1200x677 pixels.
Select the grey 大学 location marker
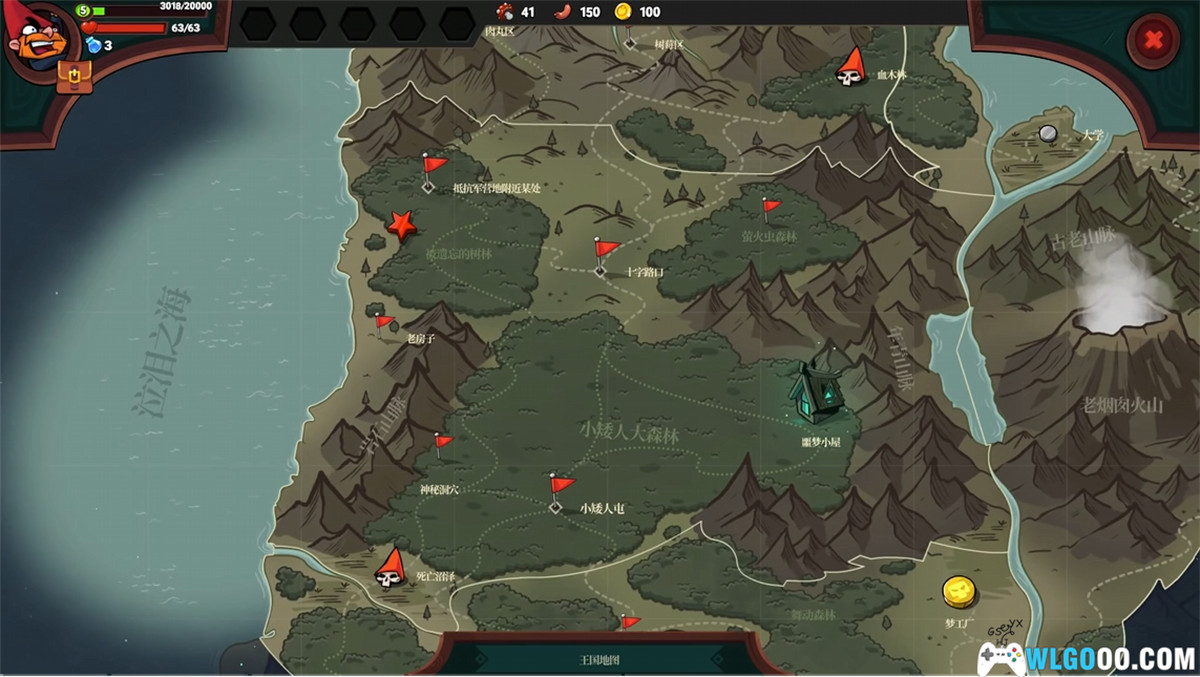pyautogui.click(x=1048, y=133)
